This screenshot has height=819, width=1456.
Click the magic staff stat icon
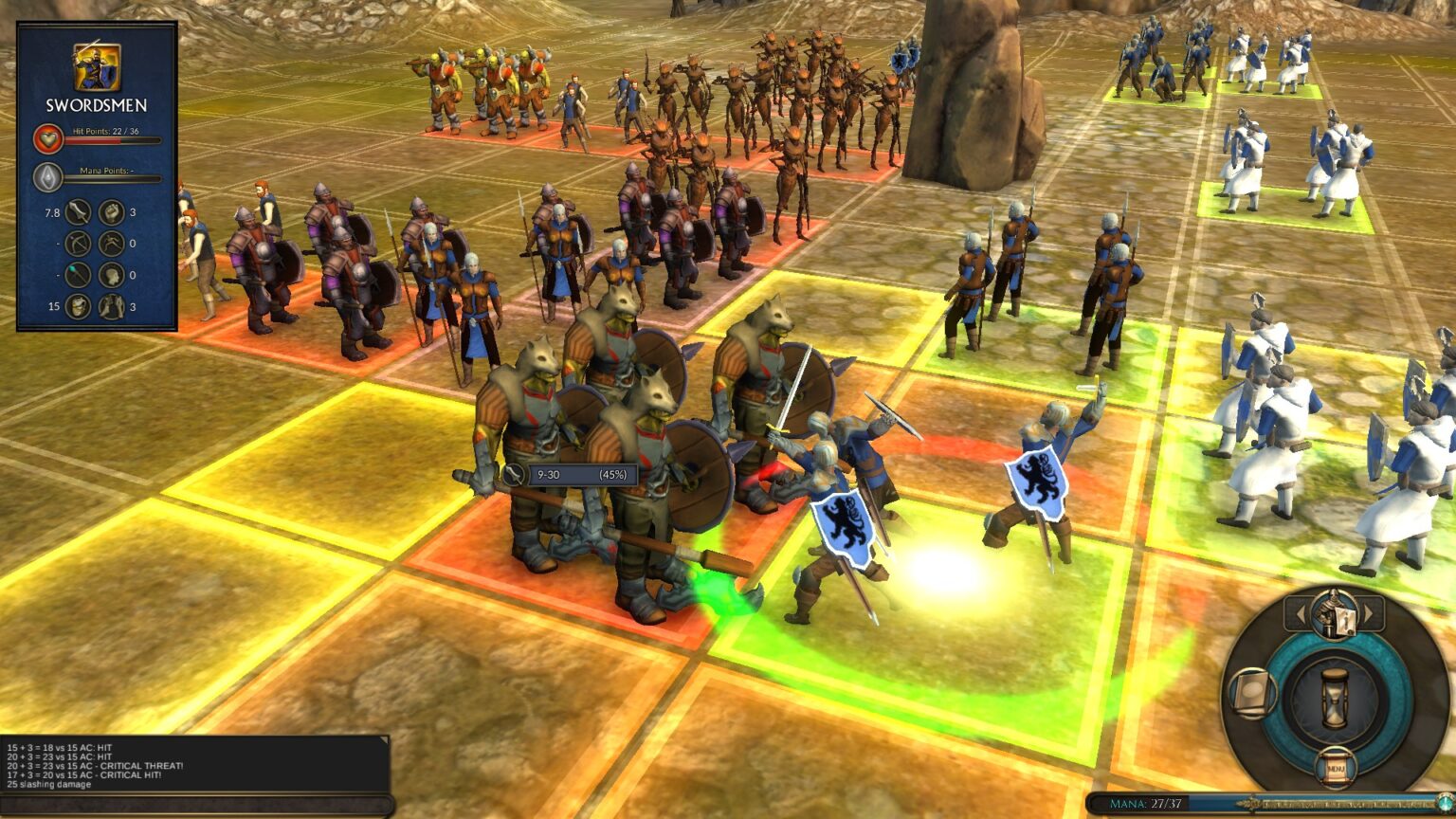[78, 275]
